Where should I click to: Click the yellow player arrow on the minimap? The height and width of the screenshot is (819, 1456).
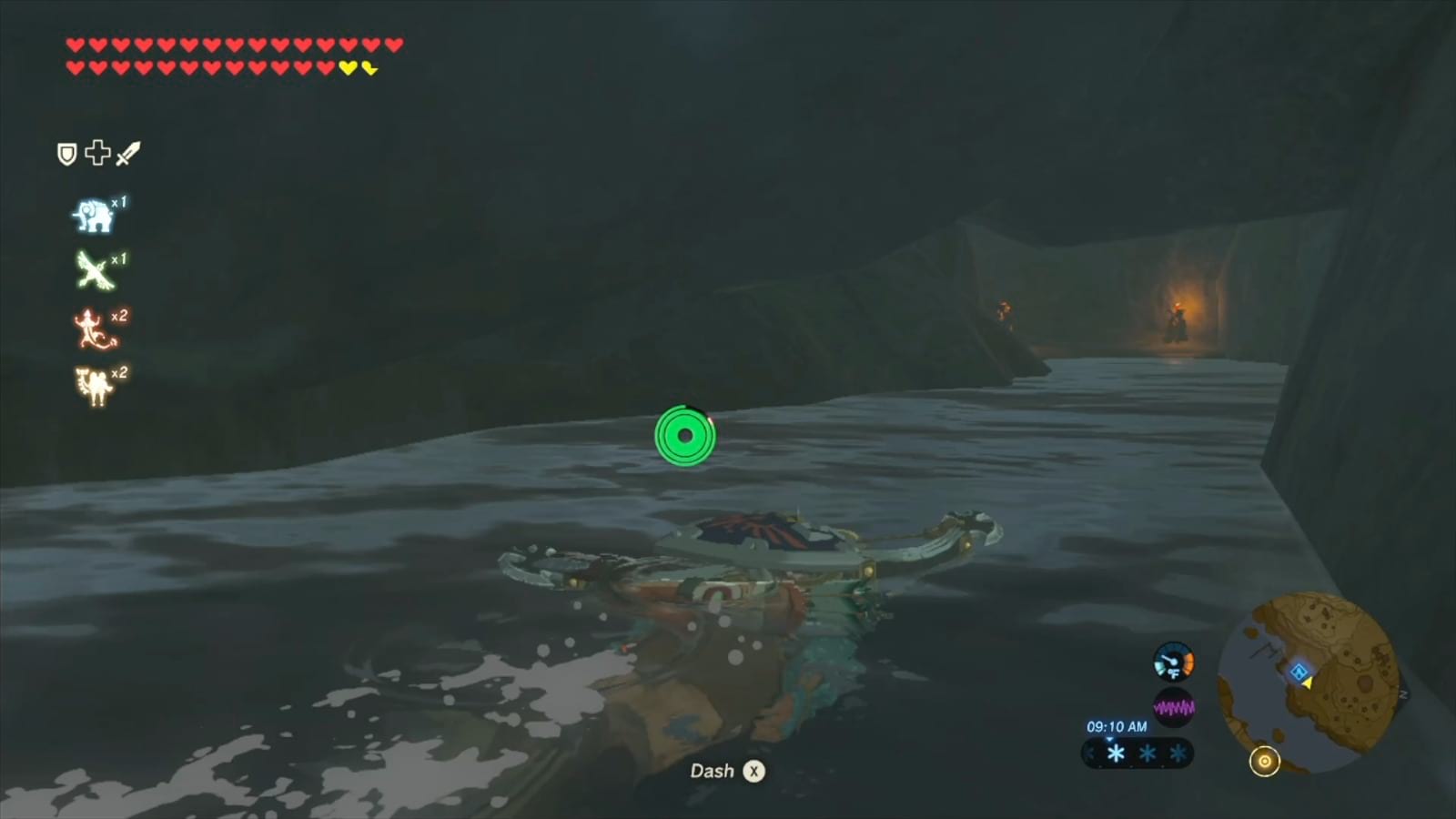pos(1308,684)
